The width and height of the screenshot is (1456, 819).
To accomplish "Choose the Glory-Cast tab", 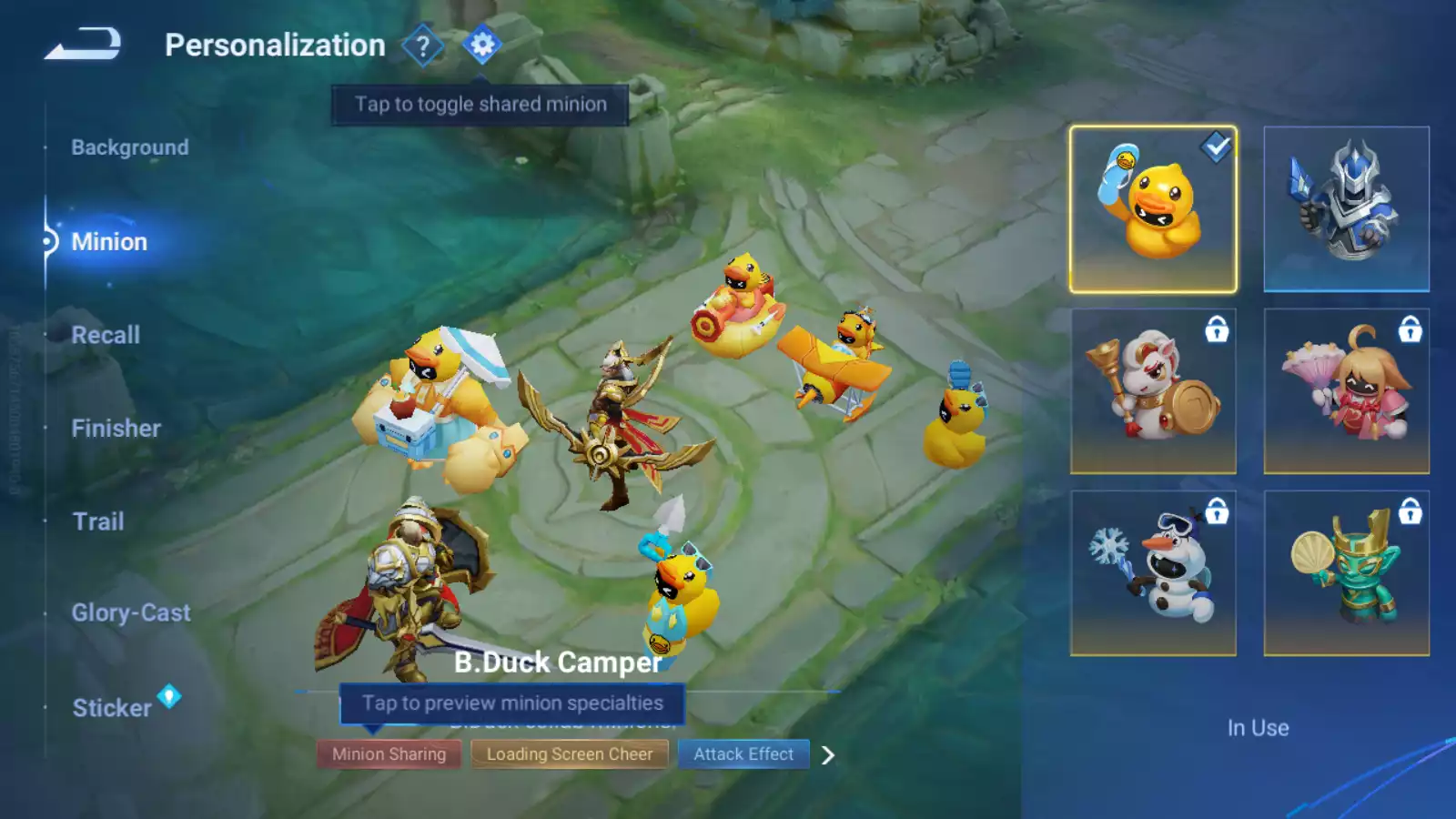I will click(131, 613).
